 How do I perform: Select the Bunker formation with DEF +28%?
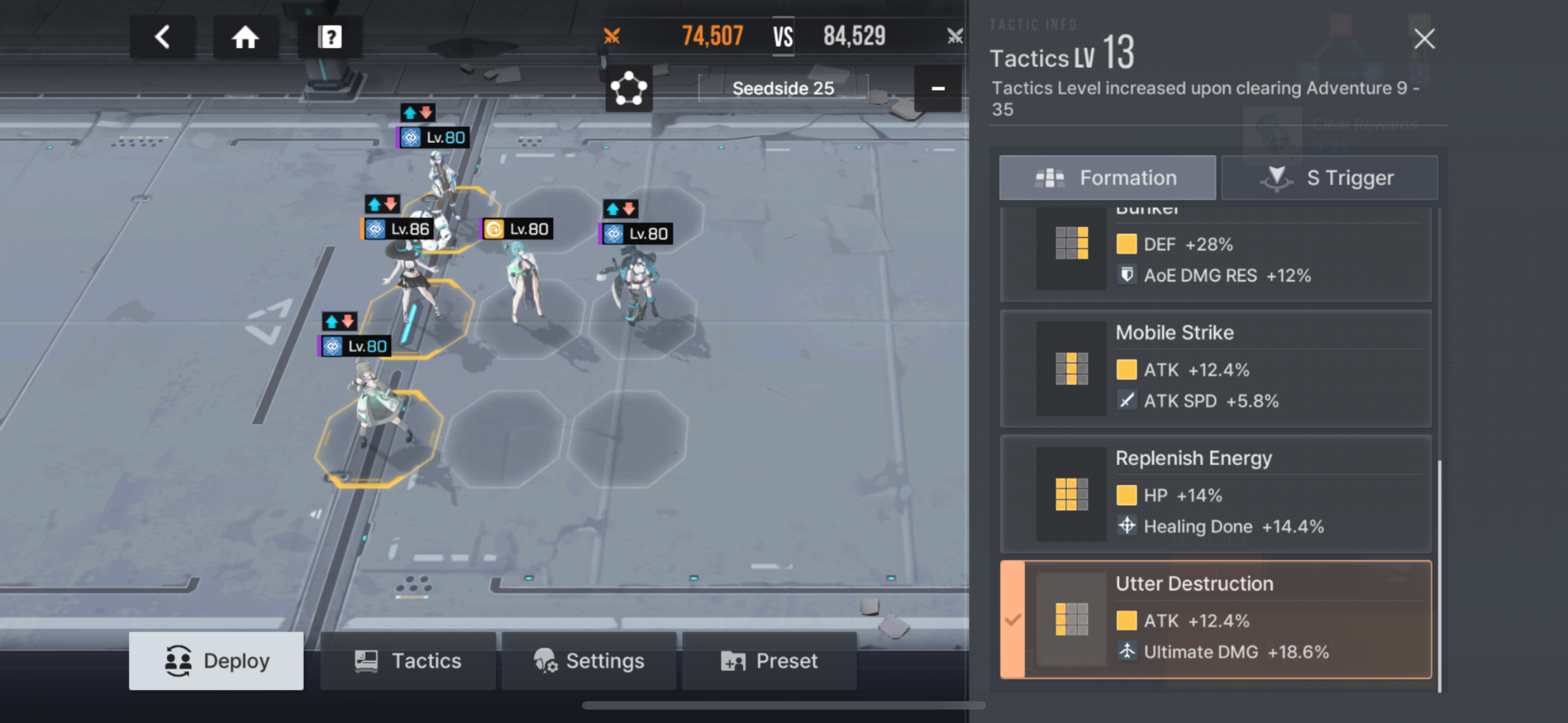coord(1216,254)
